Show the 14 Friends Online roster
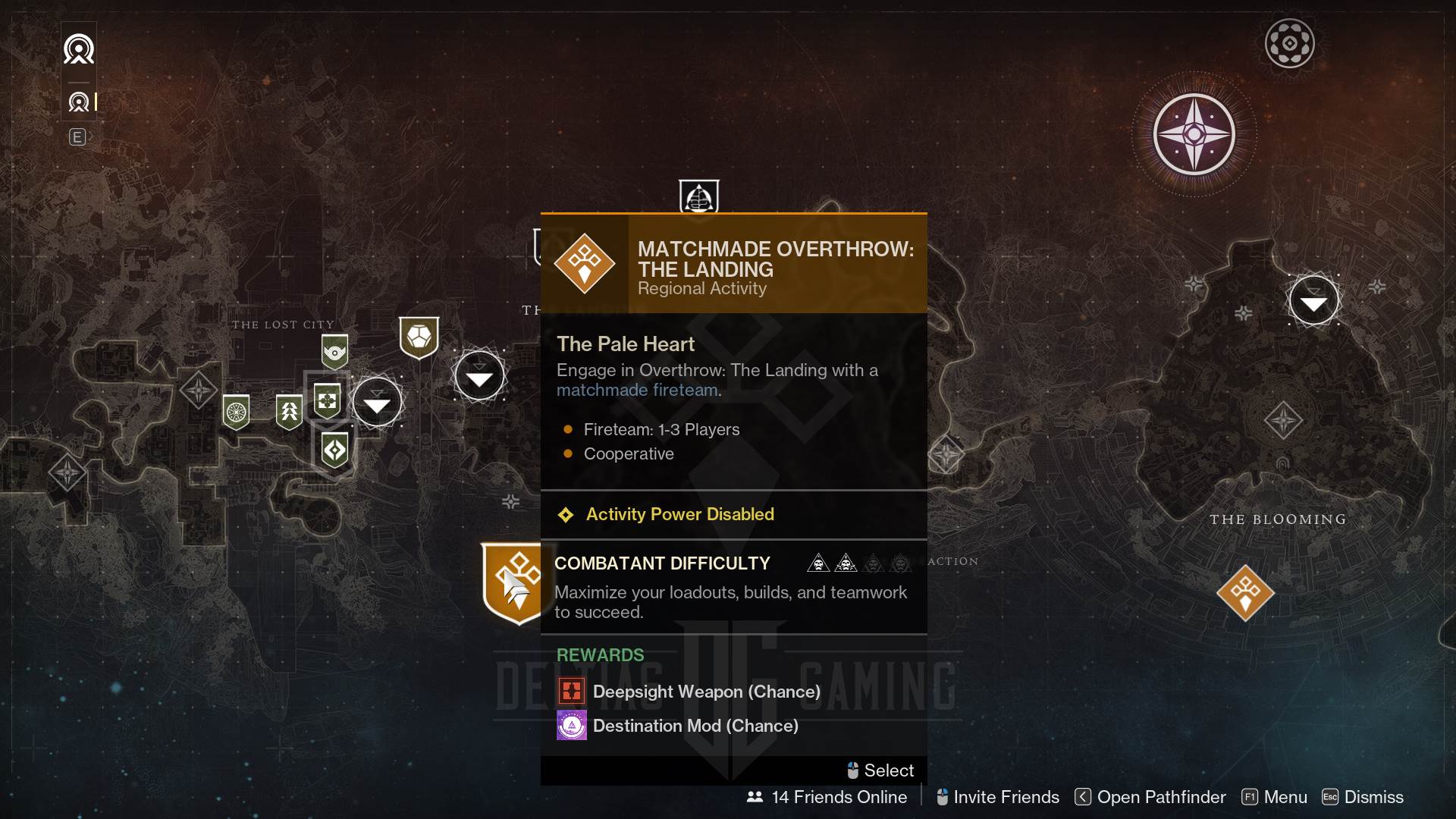The width and height of the screenshot is (1456, 819). pyautogui.click(x=827, y=797)
